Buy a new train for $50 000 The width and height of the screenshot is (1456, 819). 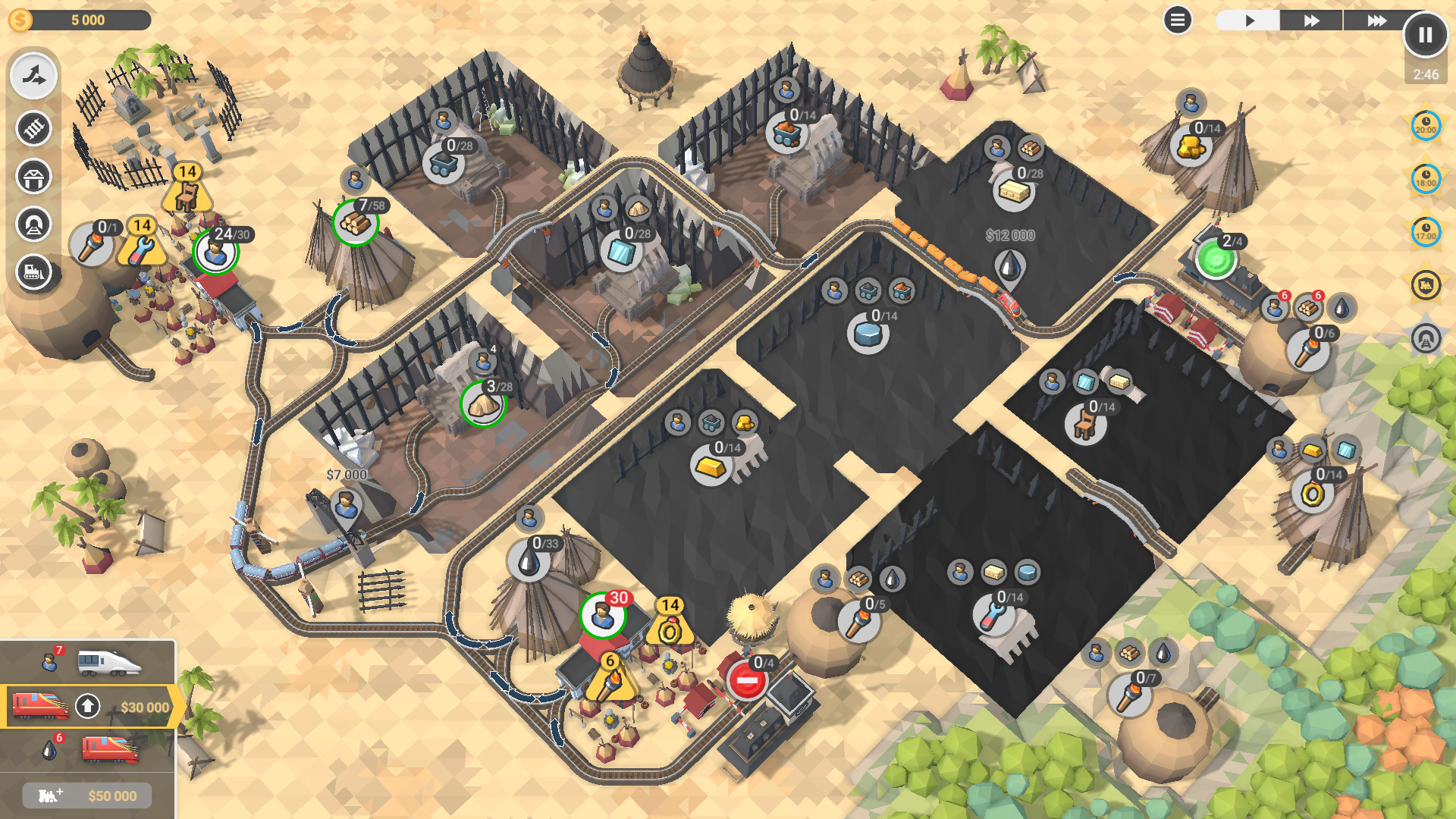(x=87, y=795)
